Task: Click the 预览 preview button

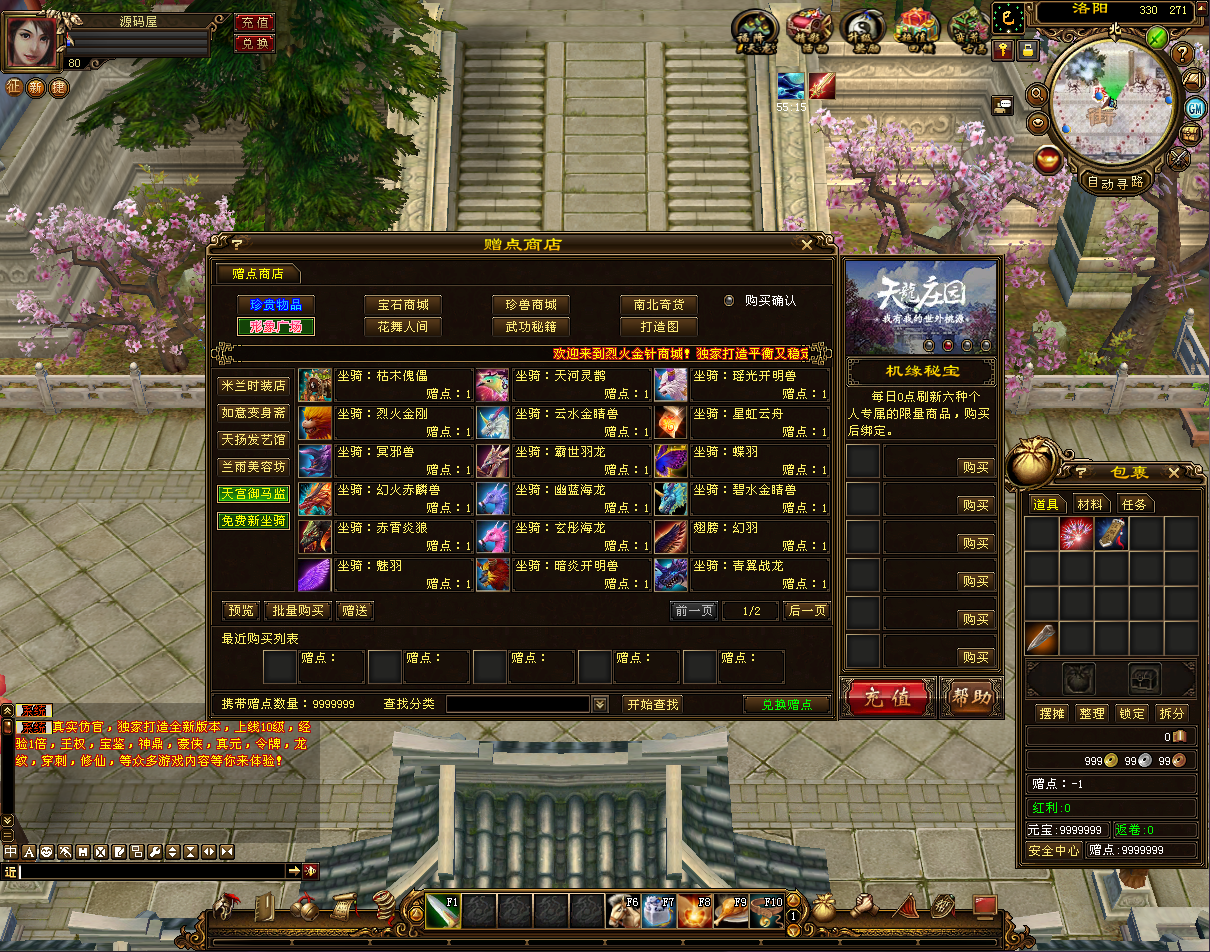Action: [x=241, y=610]
